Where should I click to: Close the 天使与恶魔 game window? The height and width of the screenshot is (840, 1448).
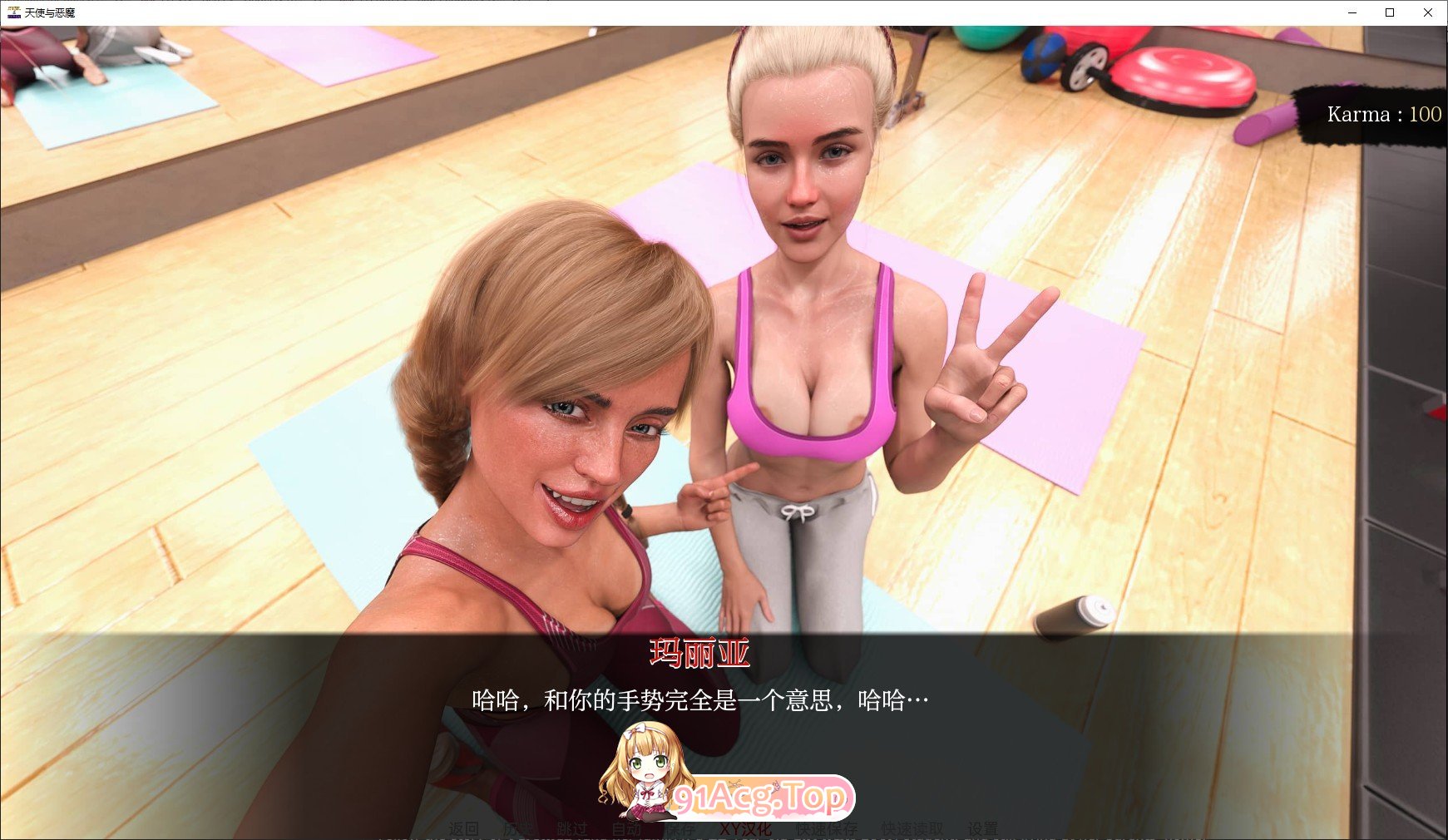click(x=1429, y=12)
